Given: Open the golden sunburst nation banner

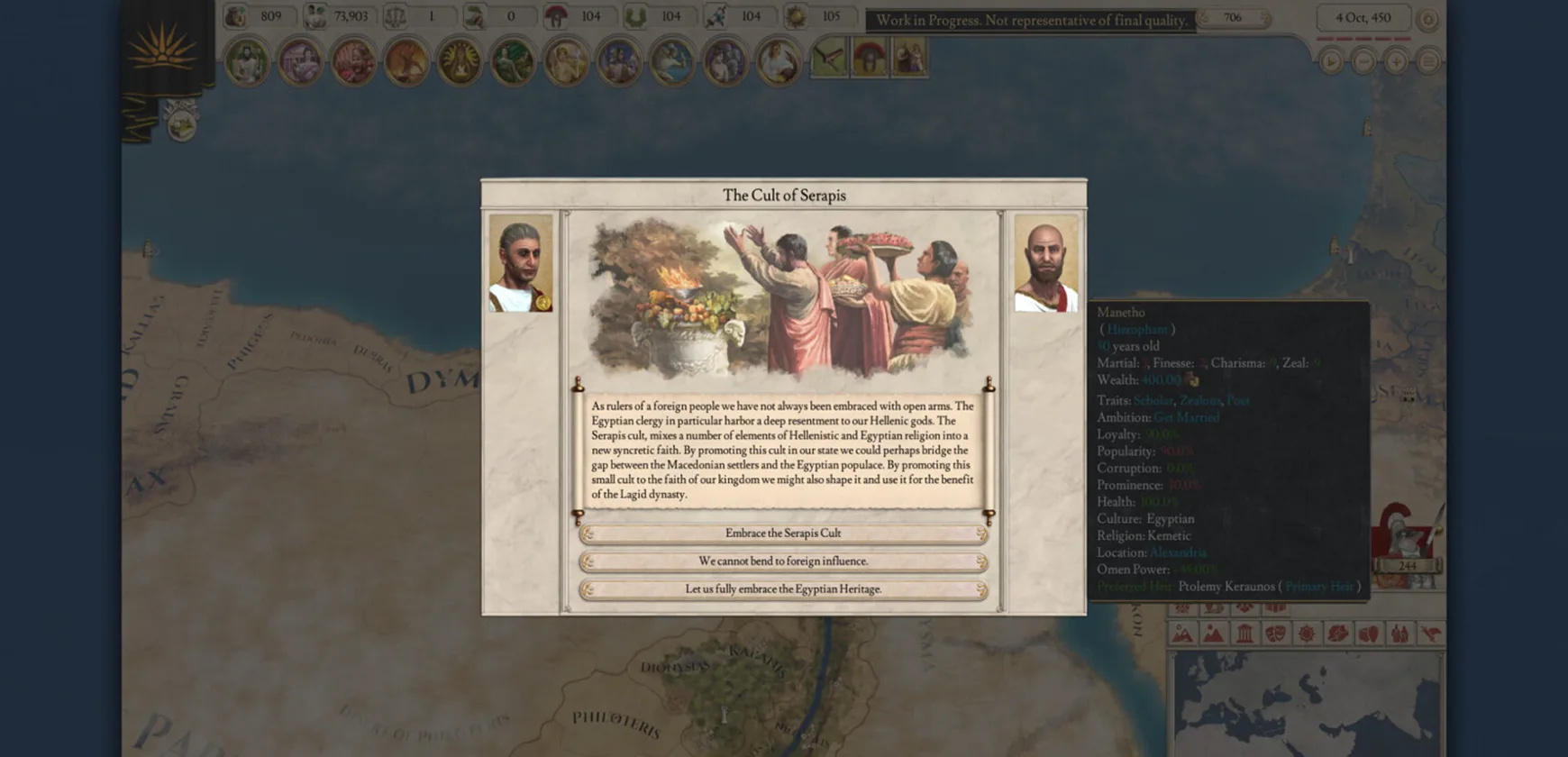Looking at the screenshot, I should coord(162,50).
